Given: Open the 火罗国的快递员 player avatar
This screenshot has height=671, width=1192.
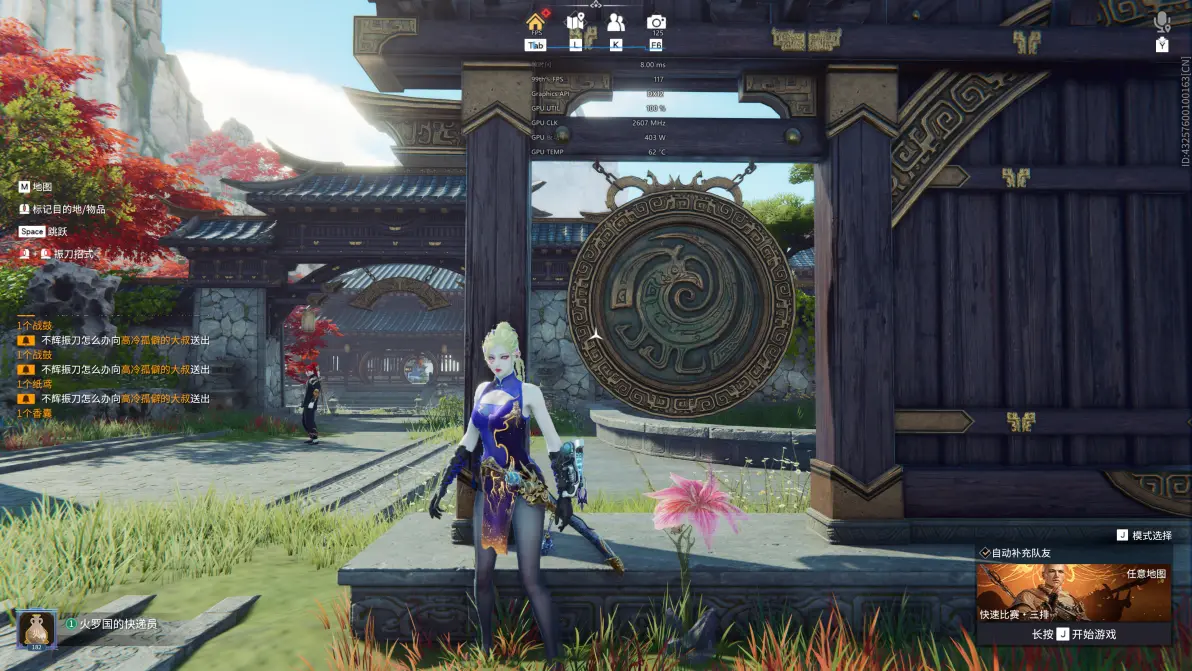Looking at the screenshot, I should pos(36,628).
